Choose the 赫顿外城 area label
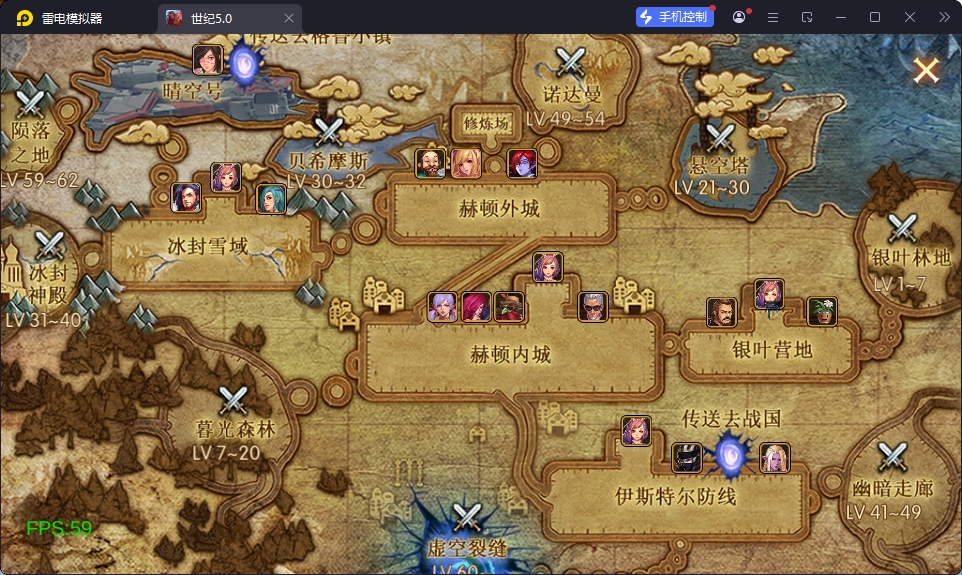Viewport: 962px width, 575px height. tap(498, 210)
